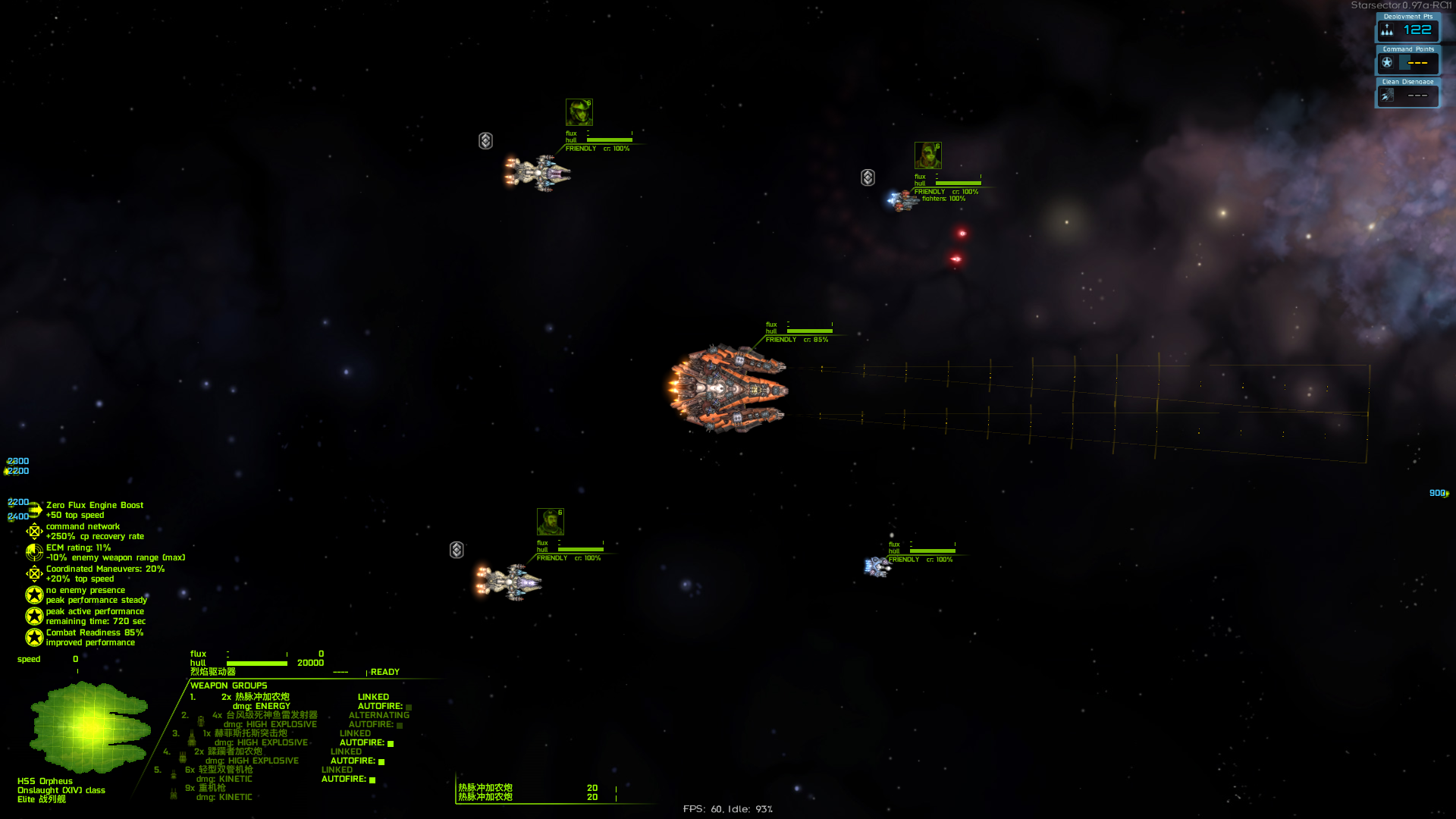Select weapon group 1 thermal pulse cannons
This screenshot has height=819, width=1456.
click(x=262, y=697)
